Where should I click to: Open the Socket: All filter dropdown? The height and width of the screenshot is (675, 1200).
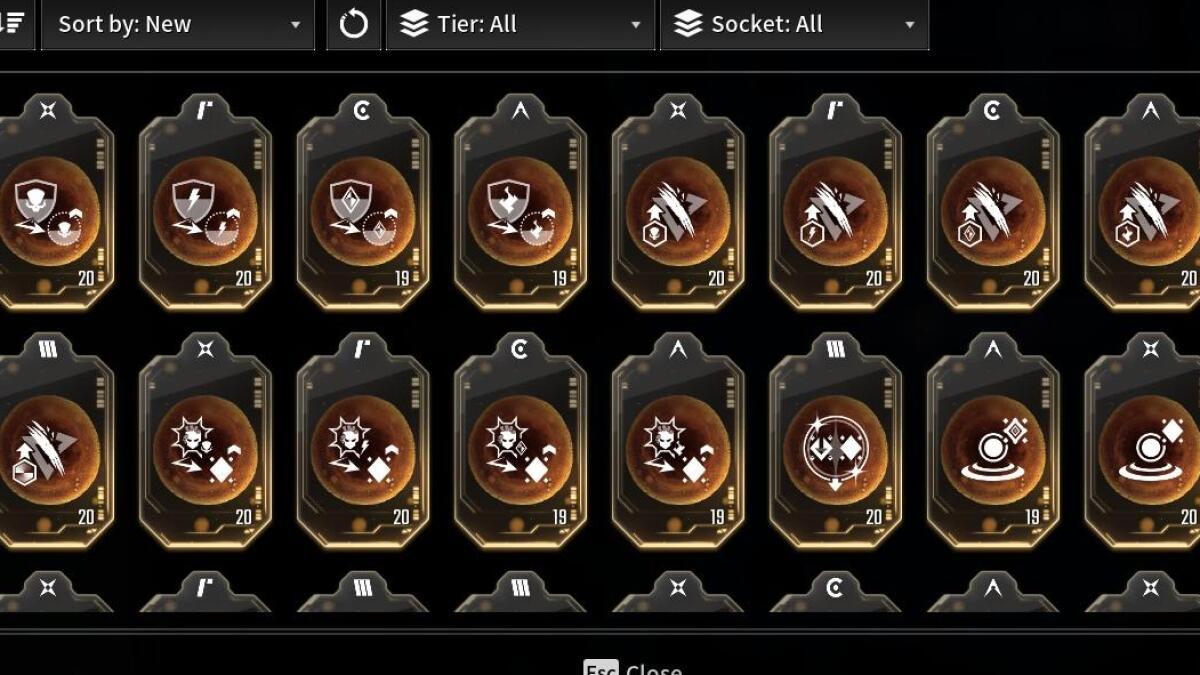point(794,25)
